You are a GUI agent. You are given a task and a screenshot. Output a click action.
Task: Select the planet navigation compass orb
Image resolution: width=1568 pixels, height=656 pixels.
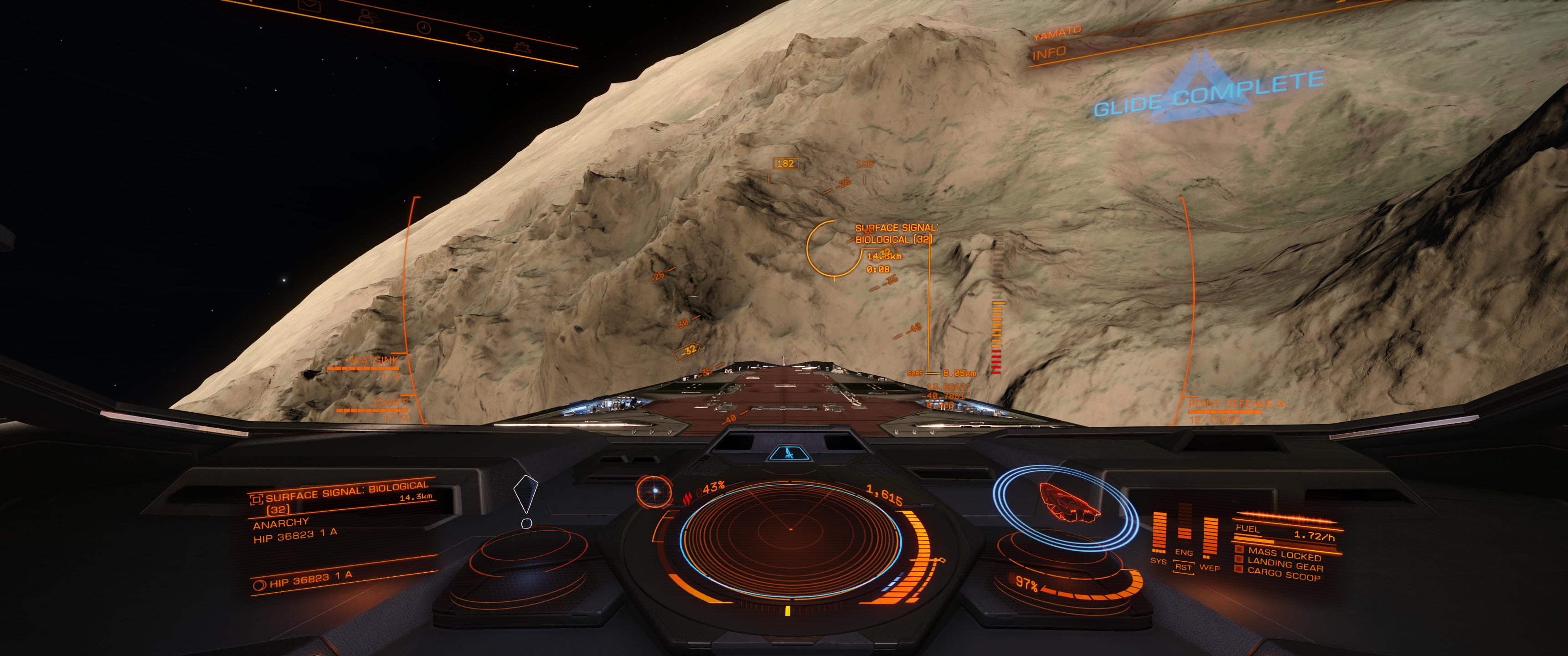click(655, 491)
